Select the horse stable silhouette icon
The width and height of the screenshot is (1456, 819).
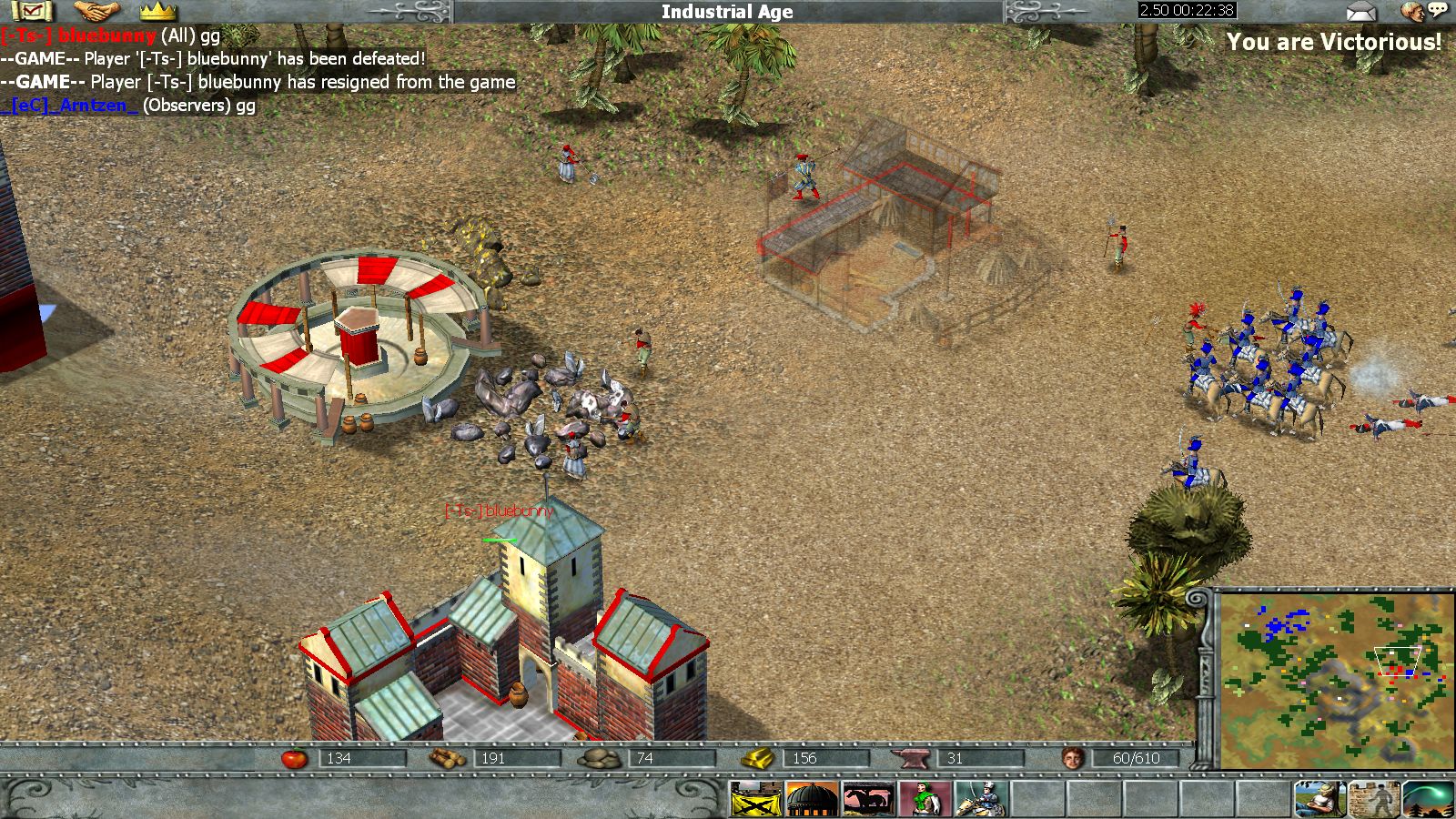click(x=868, y=800)
